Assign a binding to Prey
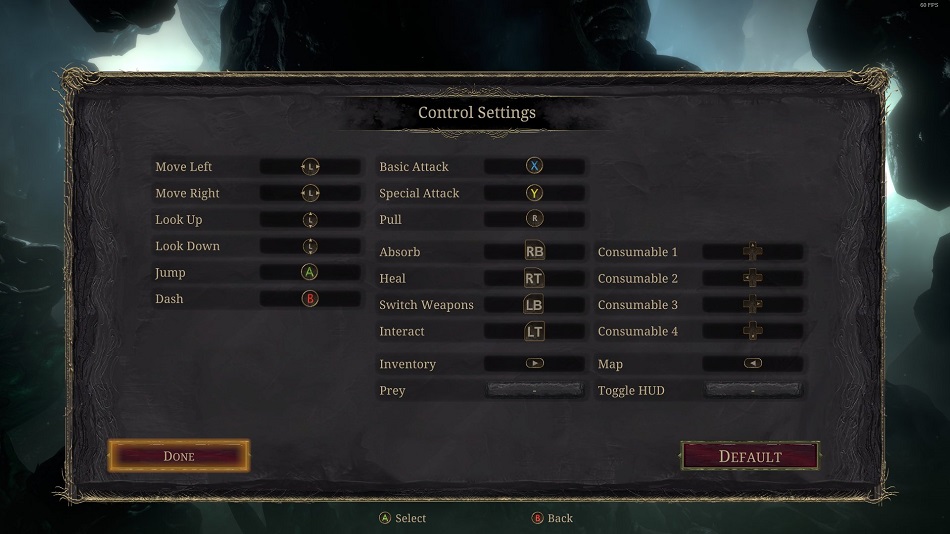Image resolution: width=950 pixels, height=534 pixels. [534, 390]
